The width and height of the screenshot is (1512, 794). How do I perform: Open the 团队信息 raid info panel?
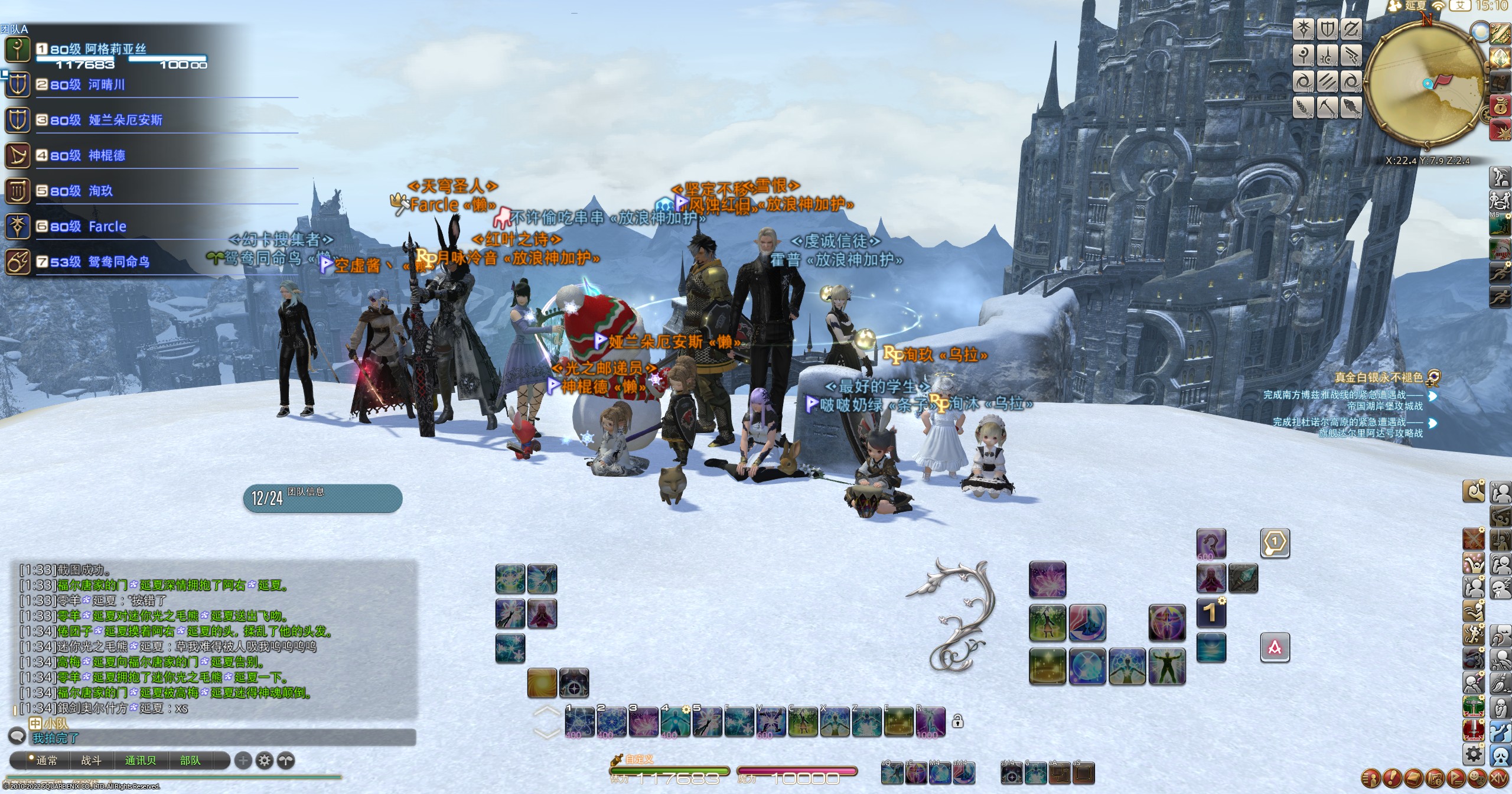tap(322, 498)
